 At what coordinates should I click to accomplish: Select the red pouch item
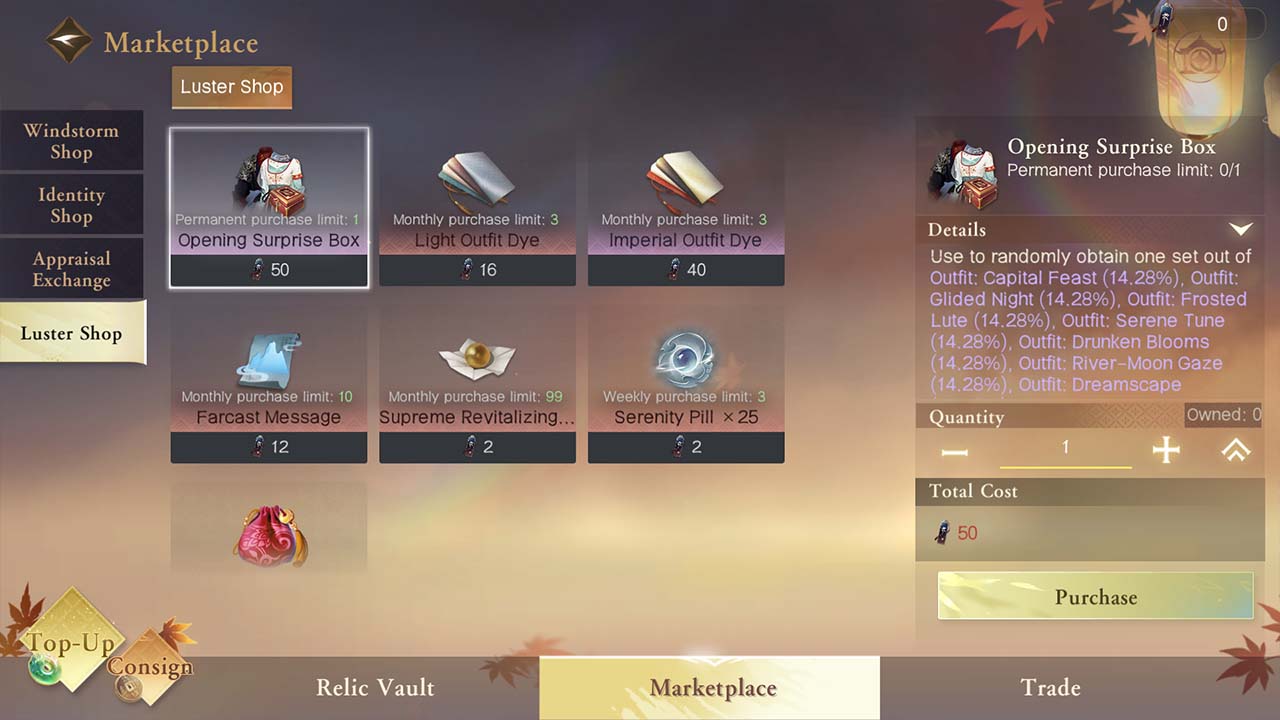(270, 532)
